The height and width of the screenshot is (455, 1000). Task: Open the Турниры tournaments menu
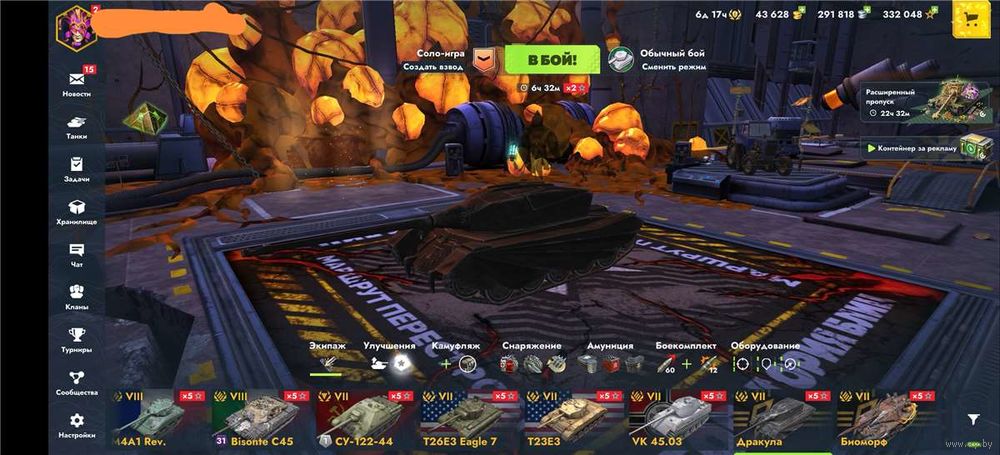(x=76, y=340)
